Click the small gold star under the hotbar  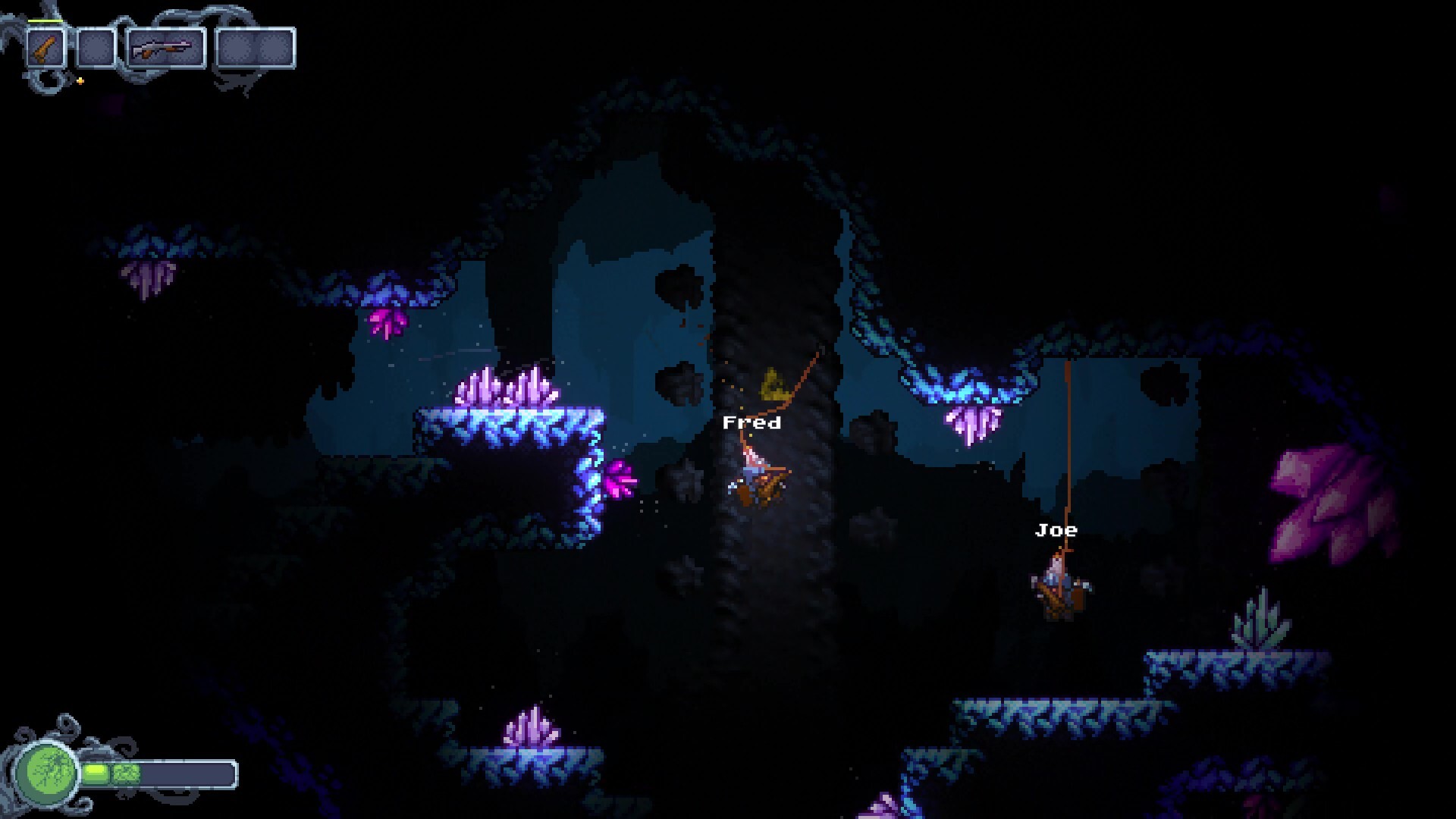click(x=80, y=80)
